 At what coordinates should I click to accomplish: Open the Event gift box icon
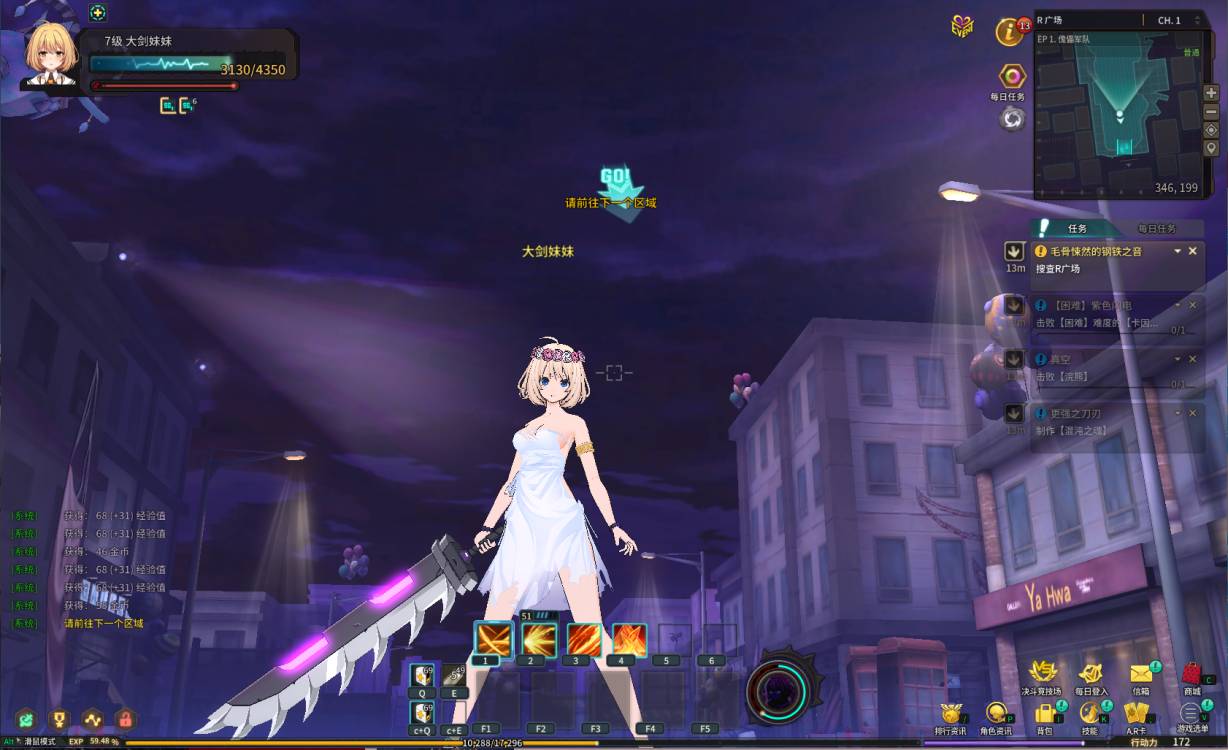pos(962,27)
